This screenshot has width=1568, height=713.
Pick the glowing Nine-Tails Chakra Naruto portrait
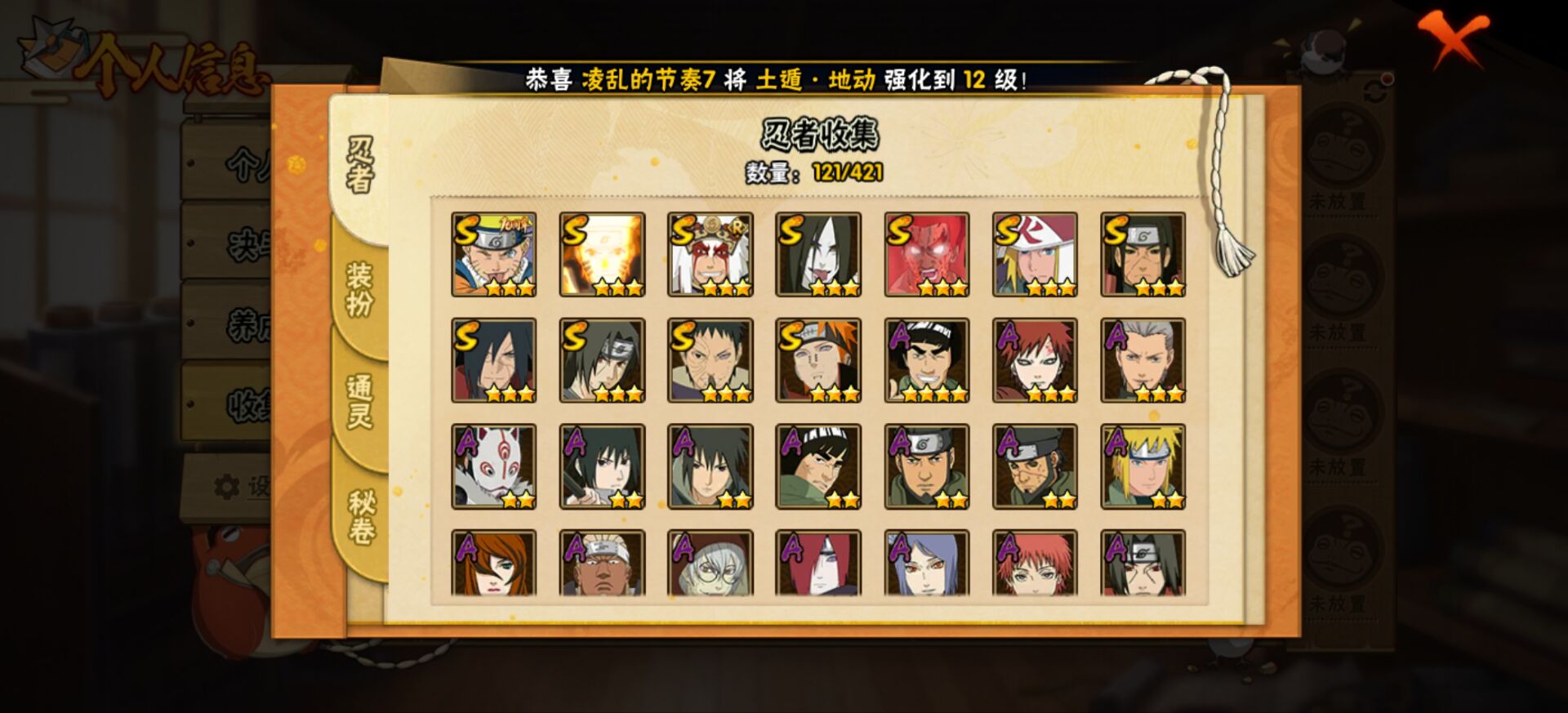point(602,254)
